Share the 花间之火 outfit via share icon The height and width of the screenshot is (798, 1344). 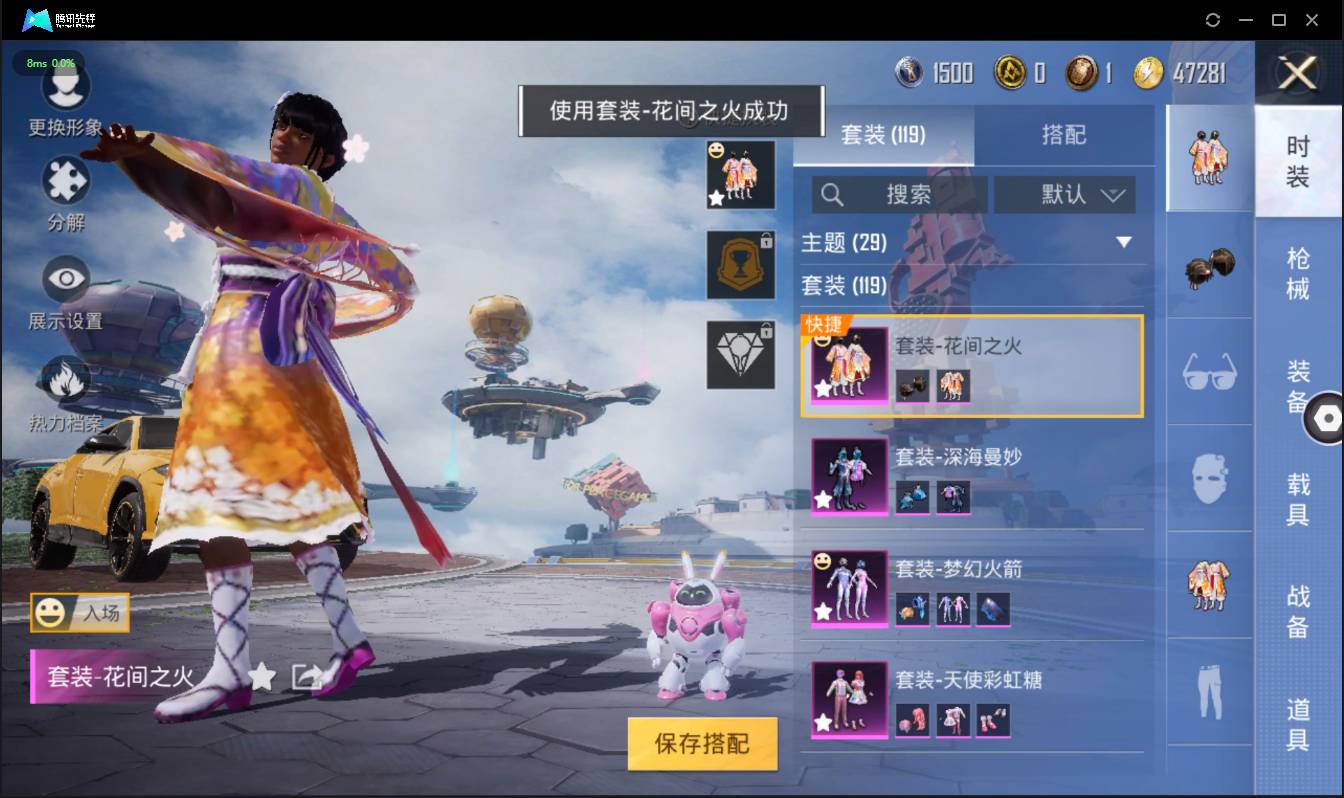(x=306, y=678)
